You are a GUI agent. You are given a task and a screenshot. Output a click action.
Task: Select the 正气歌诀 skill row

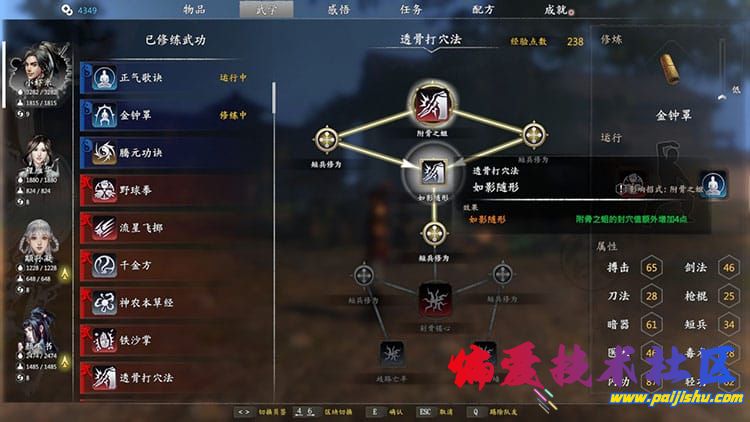(175, 78)
